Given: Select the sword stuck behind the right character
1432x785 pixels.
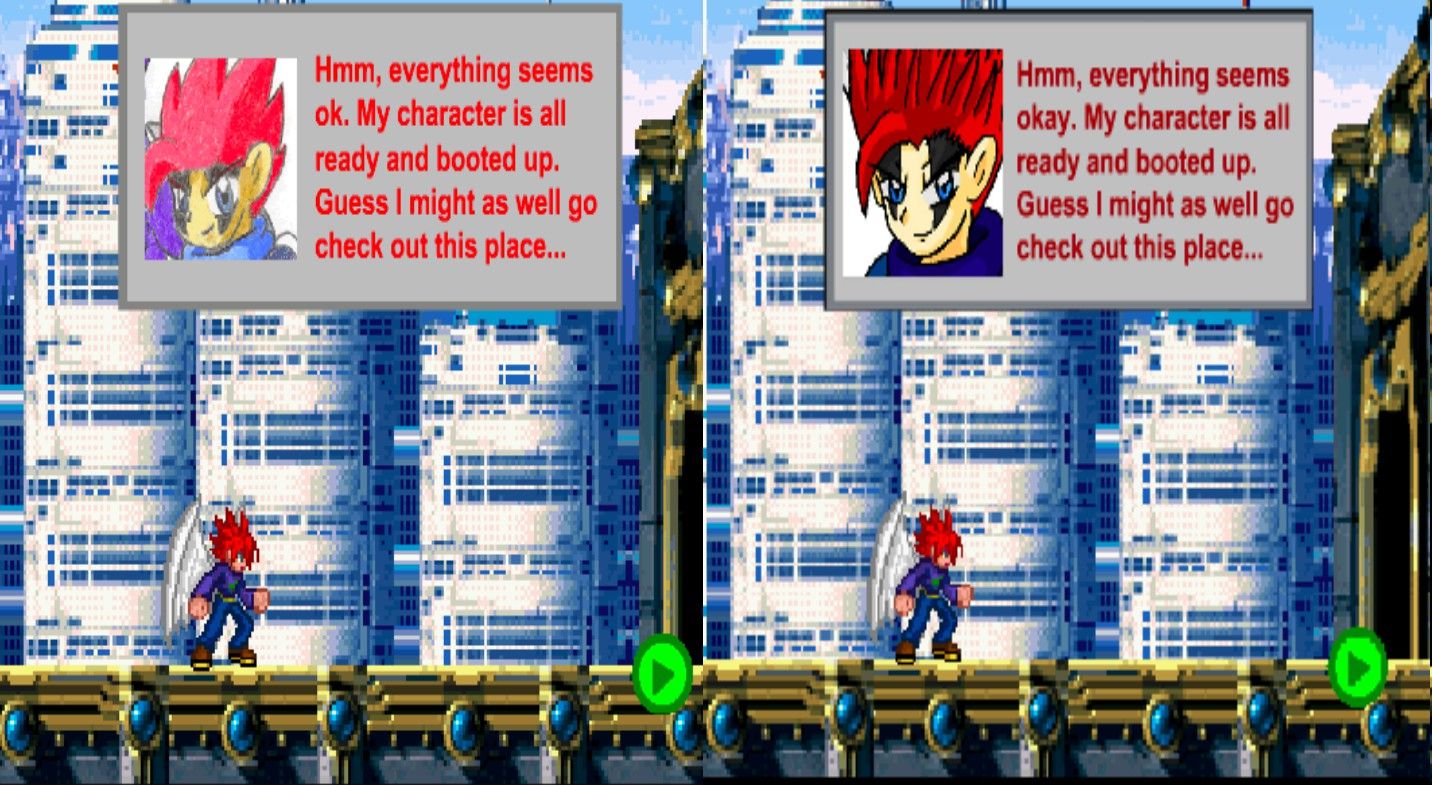Looking at the screenshot, I should pos(895,560).
